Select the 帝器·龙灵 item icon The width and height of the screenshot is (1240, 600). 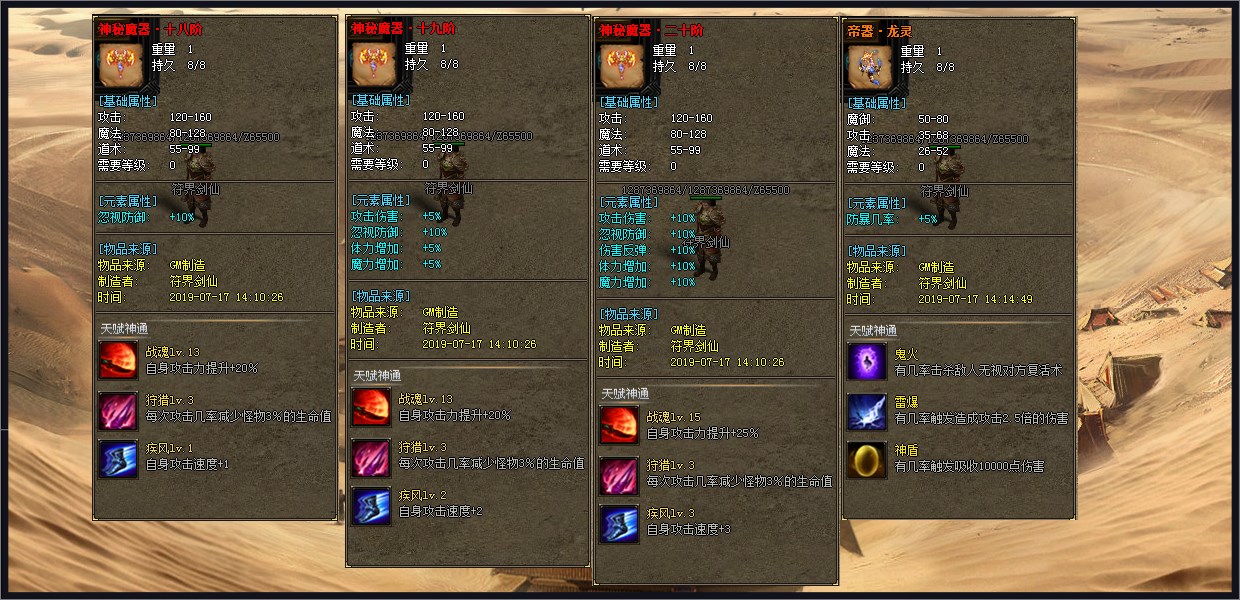[x=867, y=66]
